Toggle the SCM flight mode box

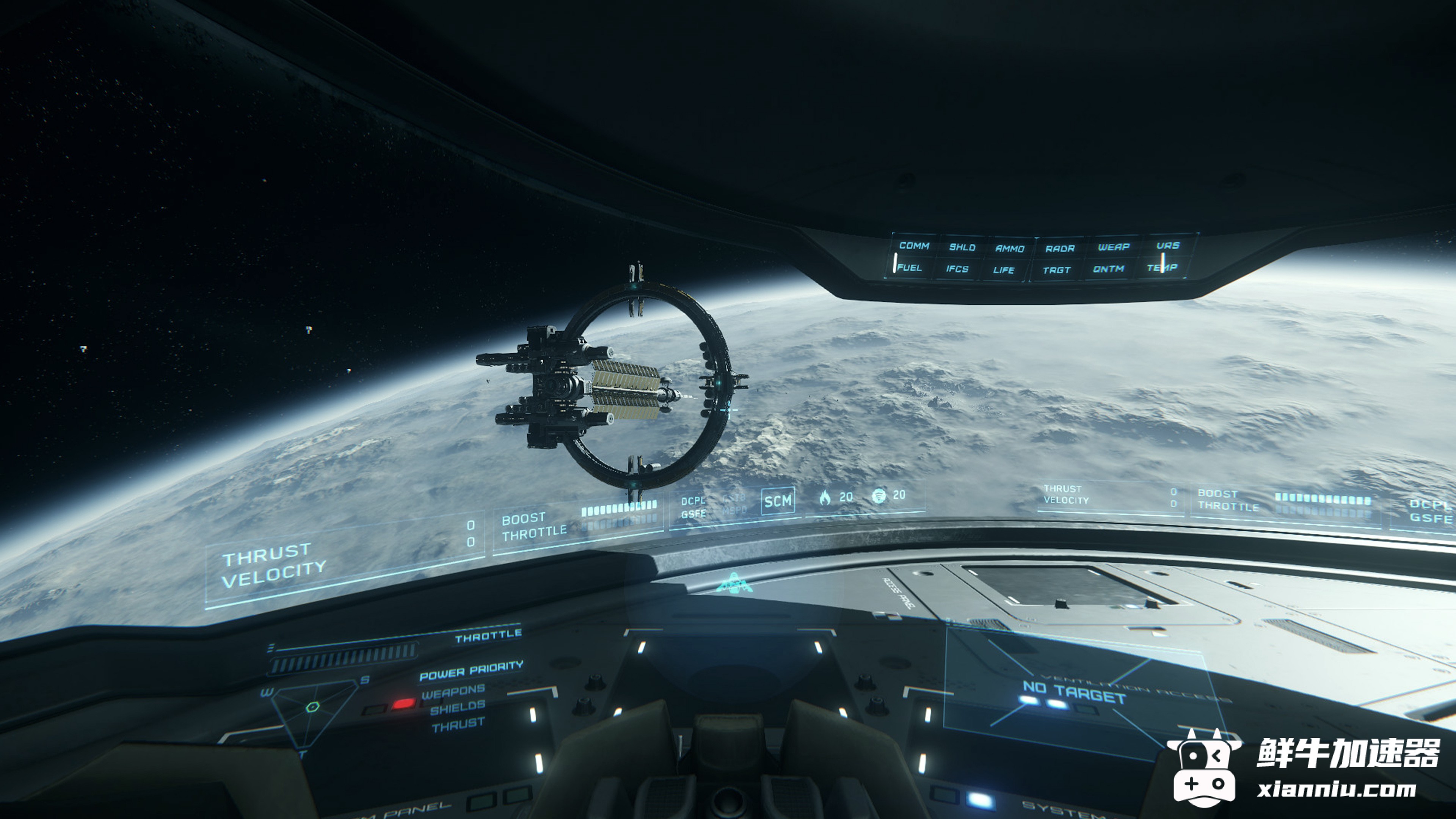coord(778,501)
